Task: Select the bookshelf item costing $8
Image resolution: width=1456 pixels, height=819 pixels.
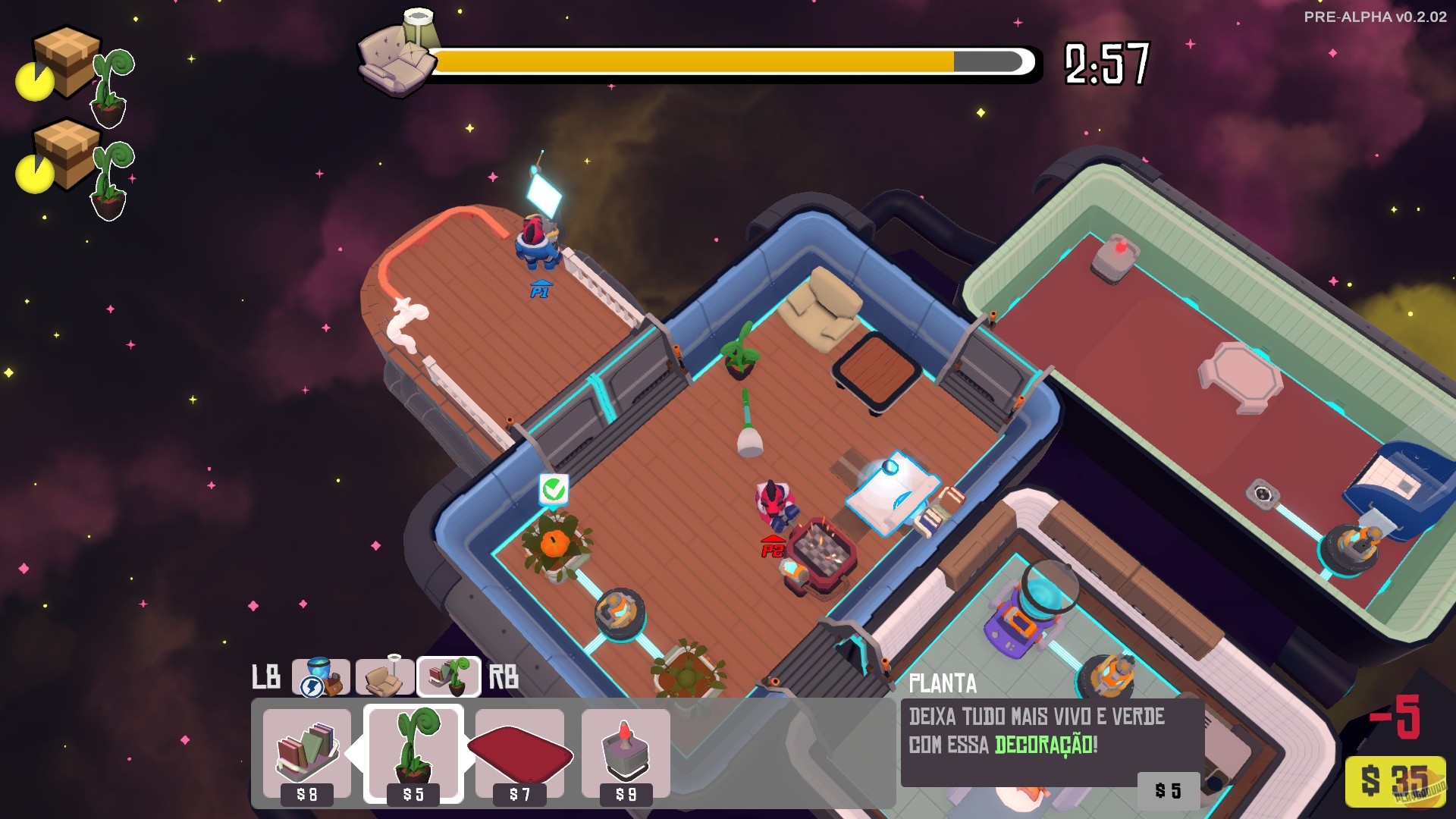Action: [x=306, y=751]
